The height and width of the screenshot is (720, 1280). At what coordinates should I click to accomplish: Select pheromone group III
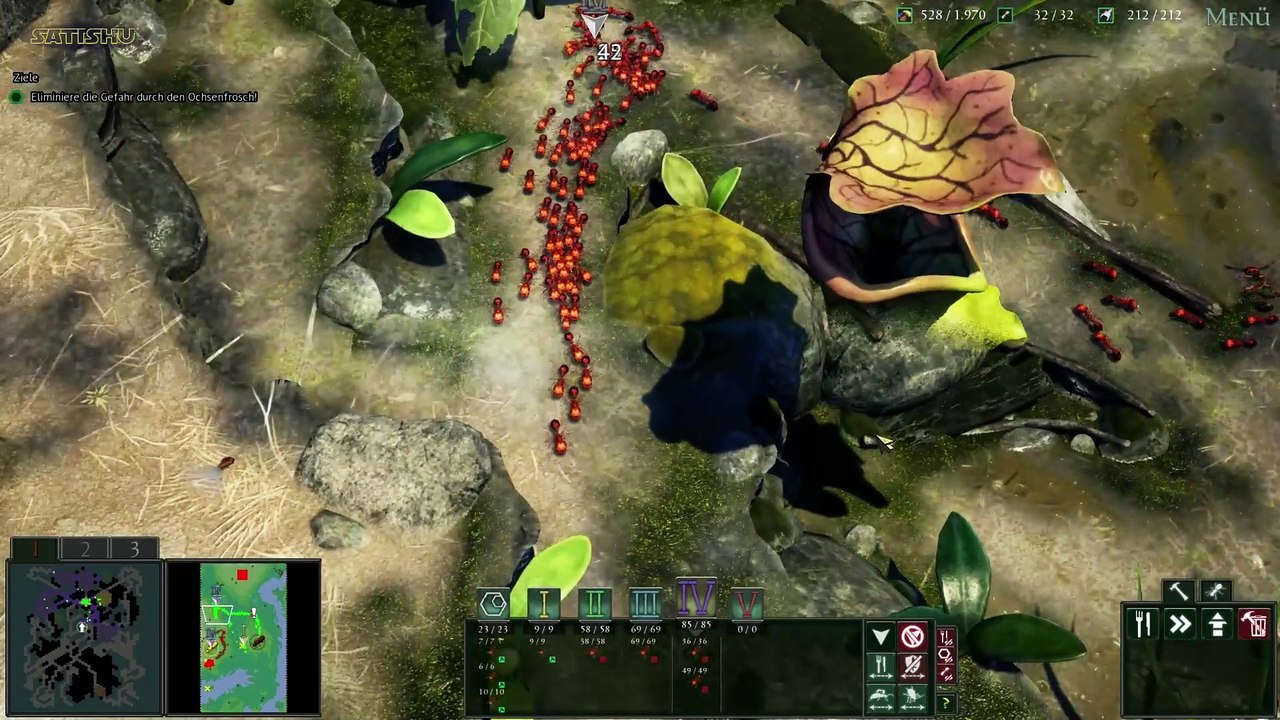(x=645, y=603)
